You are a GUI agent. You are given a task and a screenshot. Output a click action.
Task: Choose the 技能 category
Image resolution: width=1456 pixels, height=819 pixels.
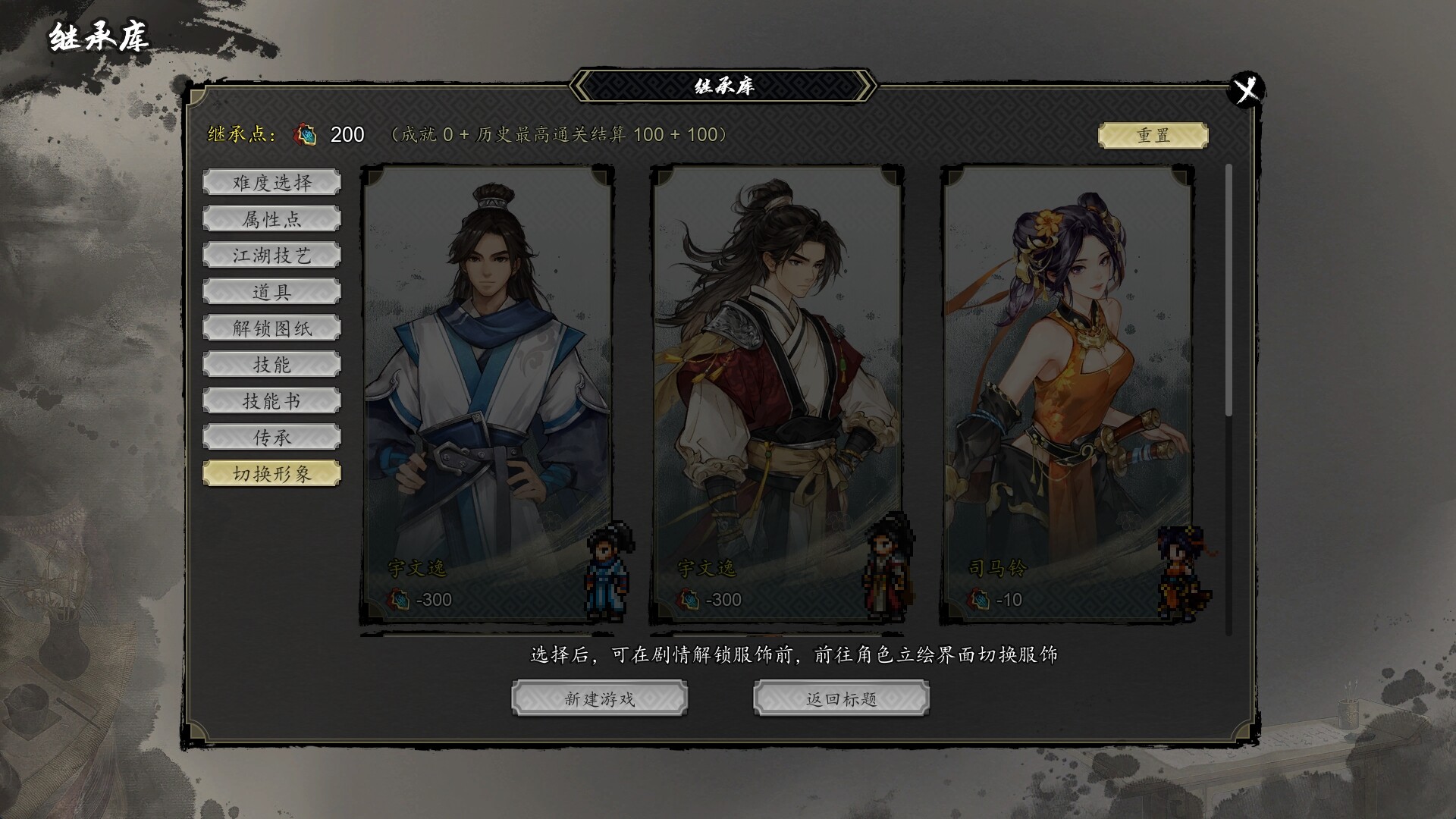click(x=271, y=365)
